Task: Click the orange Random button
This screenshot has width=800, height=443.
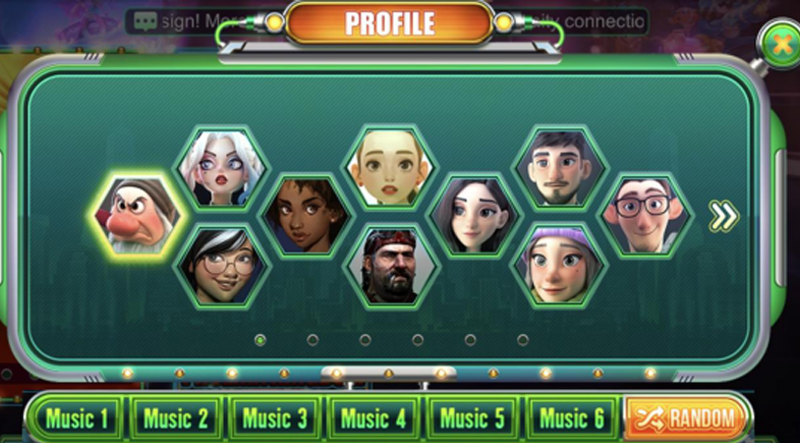Action: pyautogui.click(x=686, y=418)
